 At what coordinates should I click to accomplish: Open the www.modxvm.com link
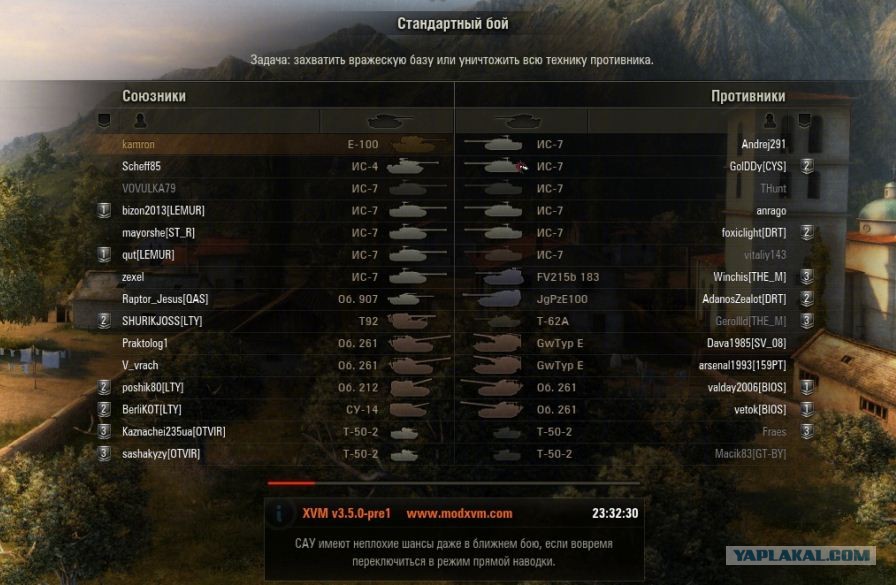click(459, 514)
